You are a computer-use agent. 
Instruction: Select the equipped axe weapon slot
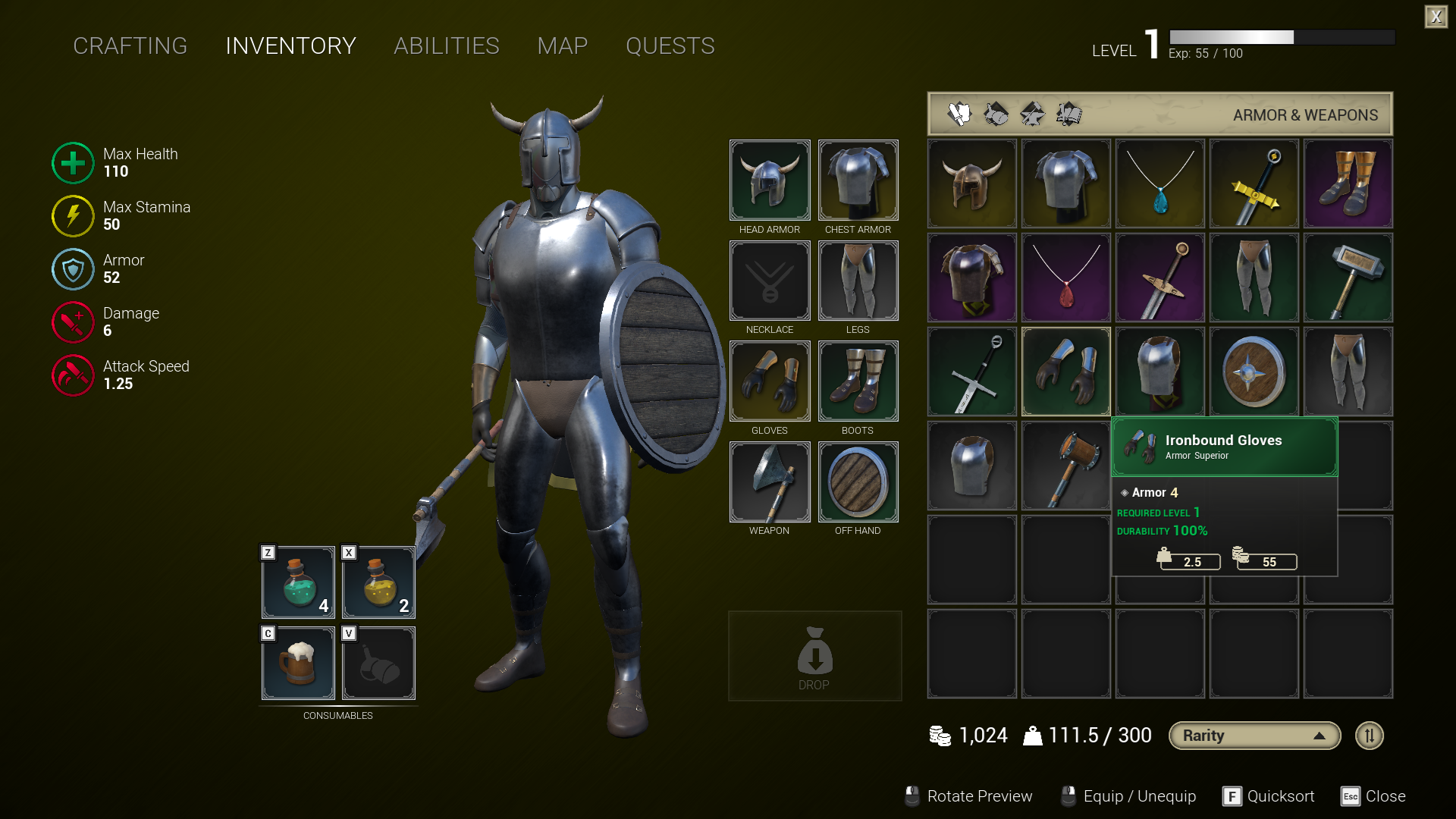(x=769, y=482)
